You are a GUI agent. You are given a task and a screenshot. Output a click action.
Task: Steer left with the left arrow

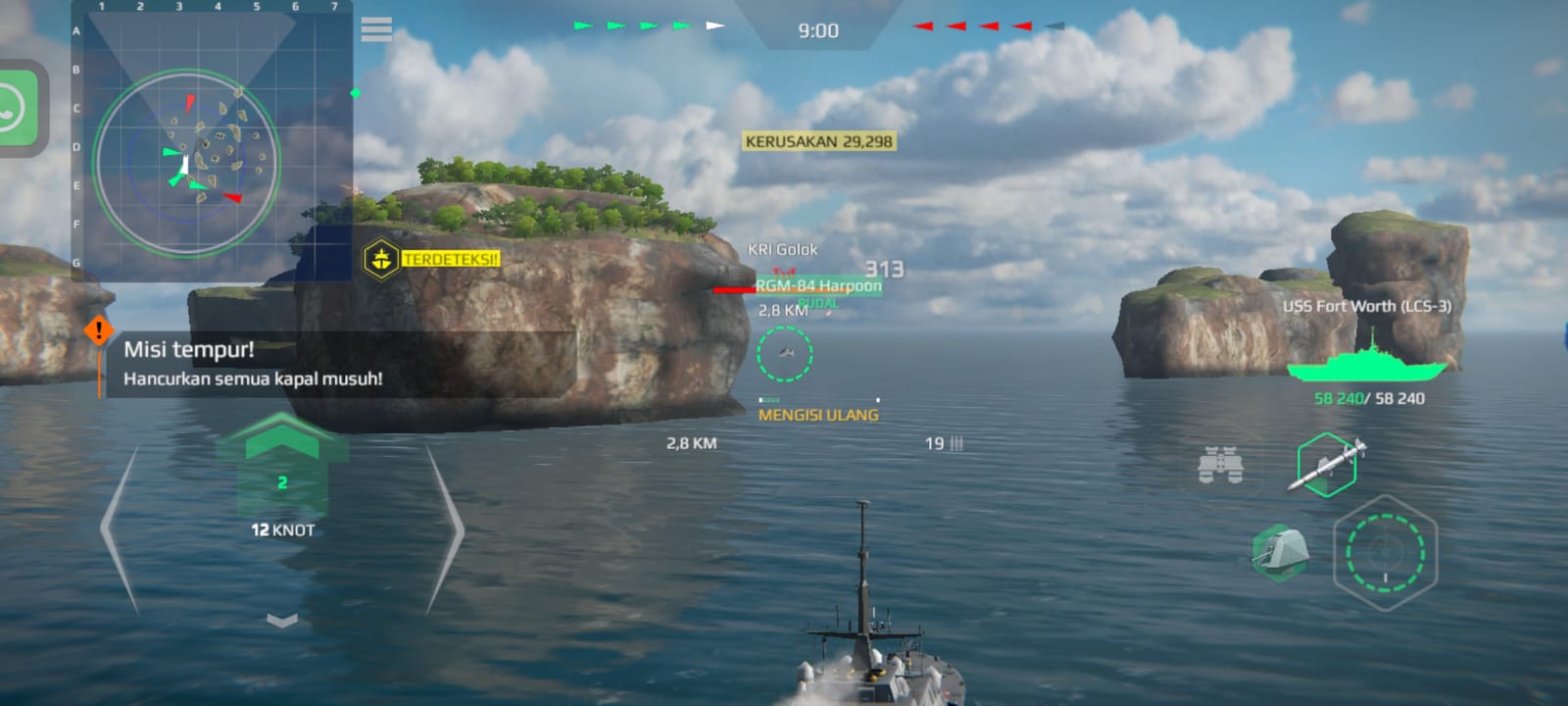pos(120,529)
